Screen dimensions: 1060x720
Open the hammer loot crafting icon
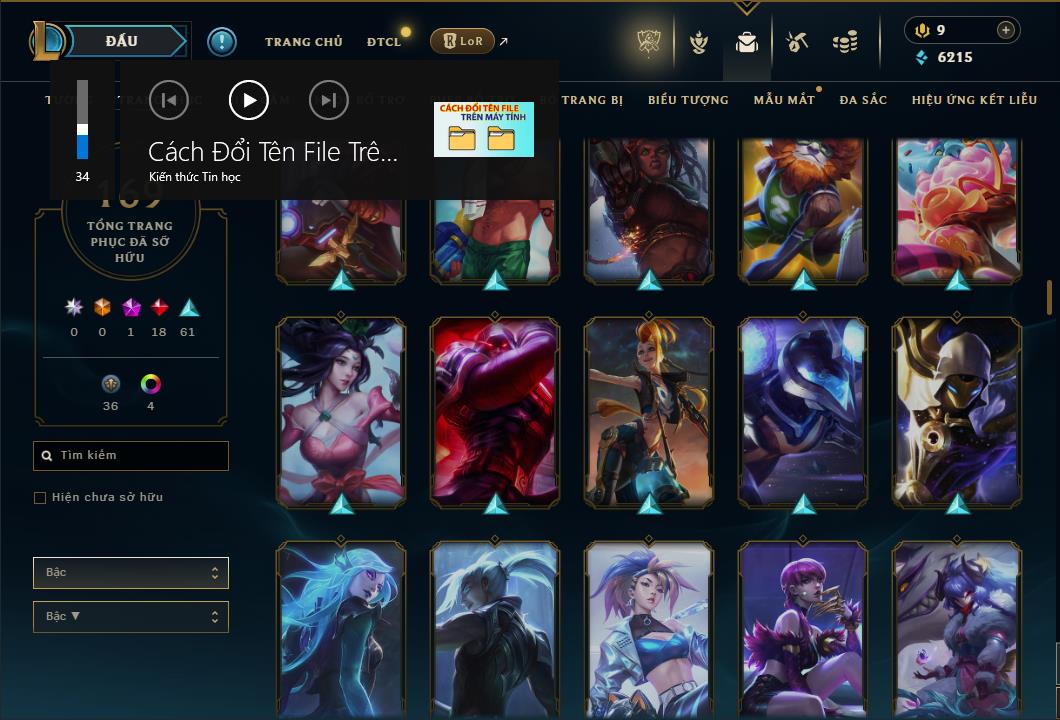coord(797,42)
